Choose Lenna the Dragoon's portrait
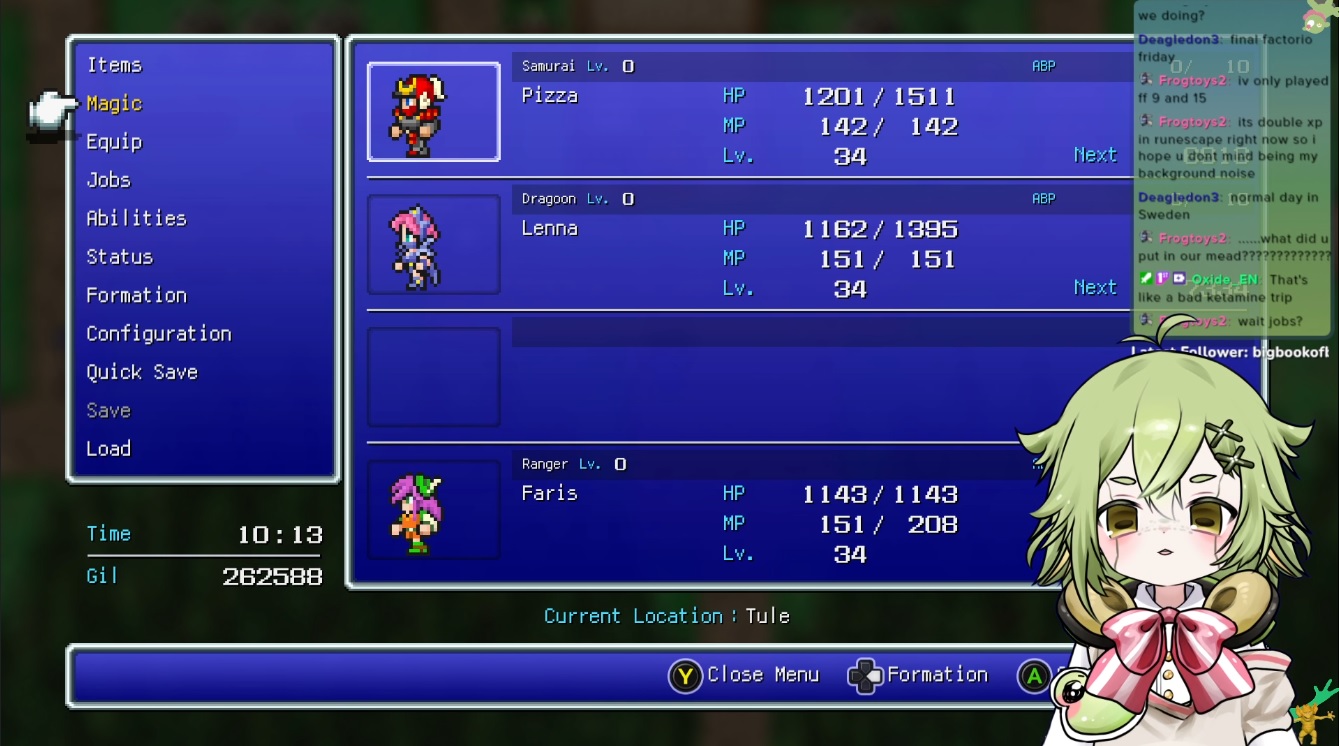The height and width of the screenshot is (746, 1339). tap(433, 245)
